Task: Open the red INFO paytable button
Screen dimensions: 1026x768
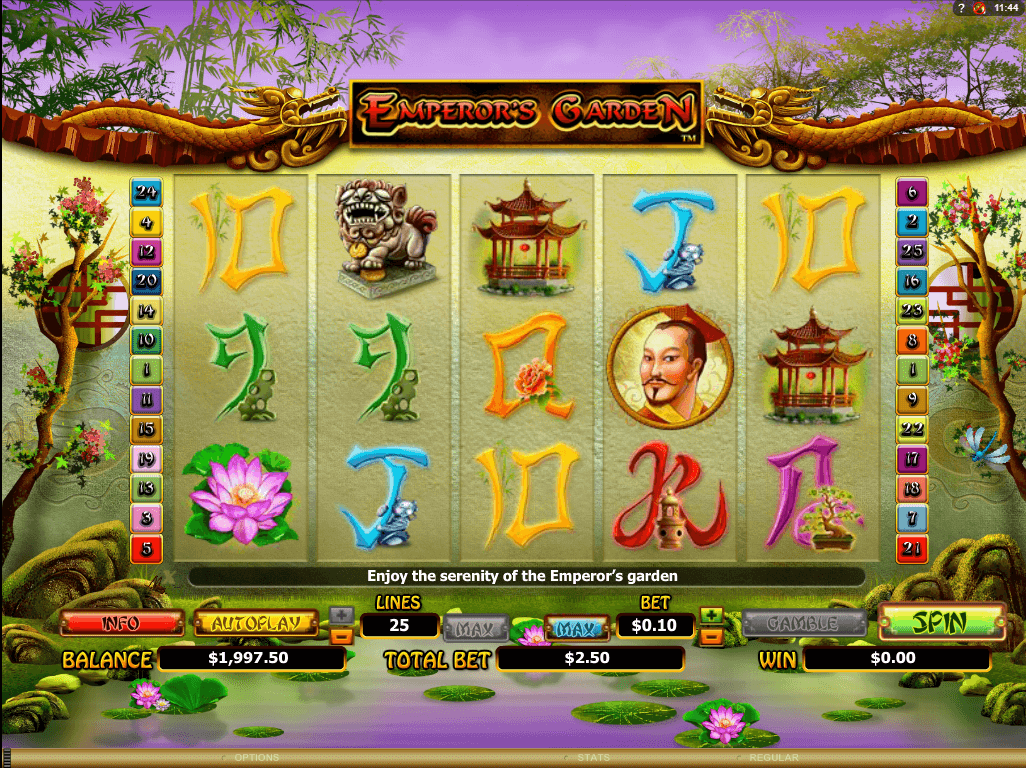Action: pos(122,623)
